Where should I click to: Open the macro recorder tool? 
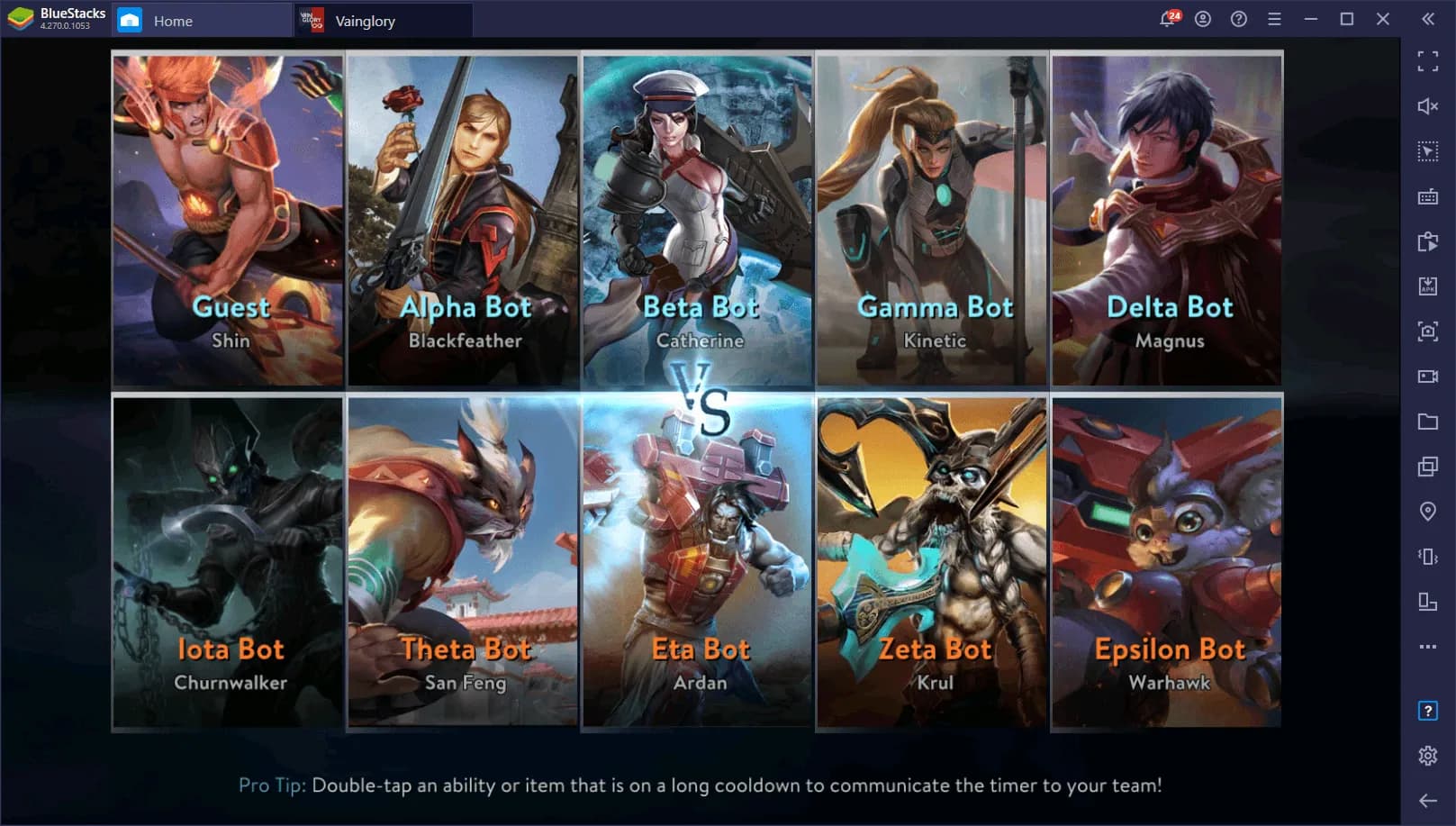click(x=1427, y=241)
